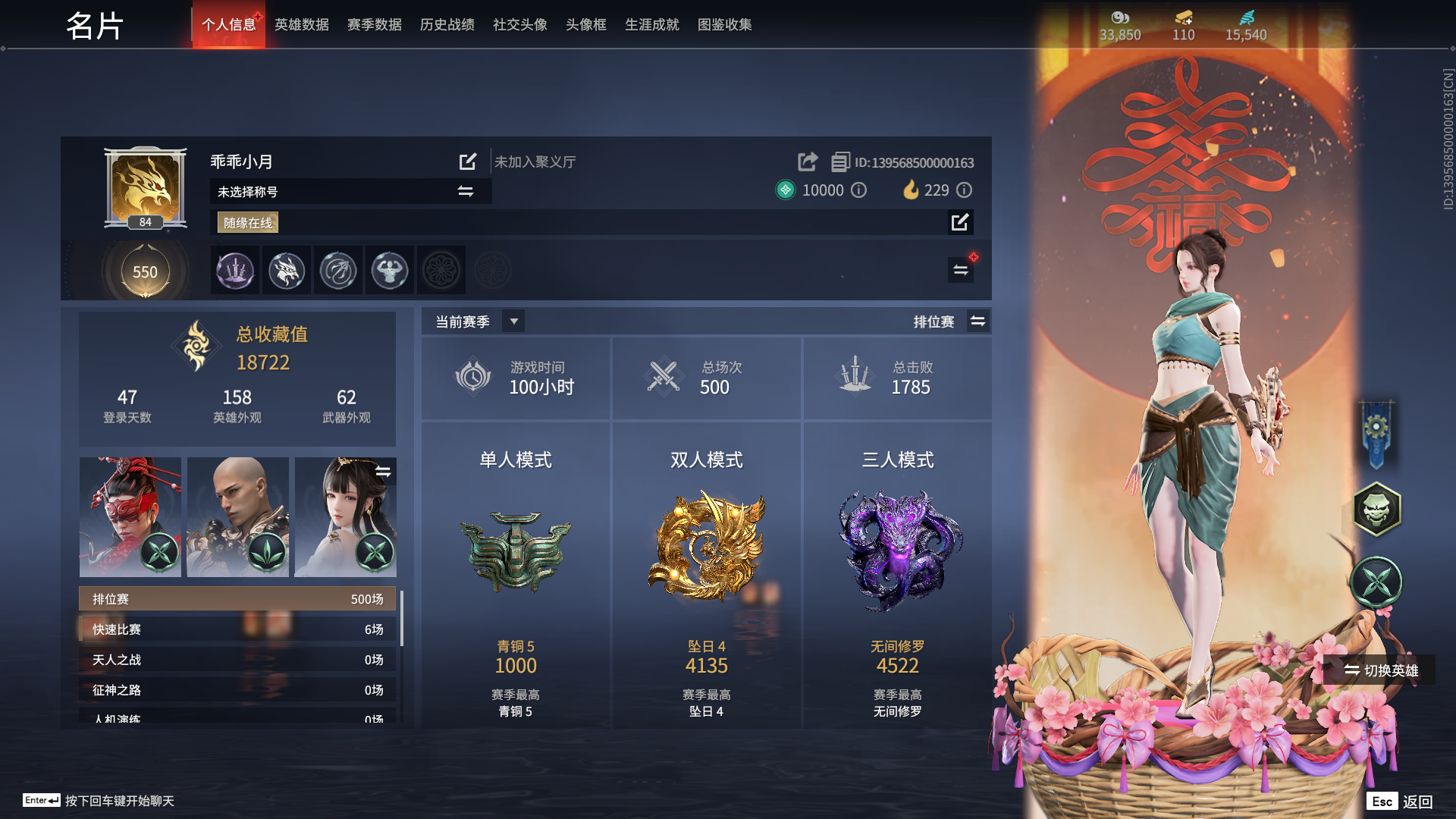Edit the player name 乖乖小月
Image resolution: width=1456 pixels, height=819 pixels.
pyautogui.click(x=467, y=162)
